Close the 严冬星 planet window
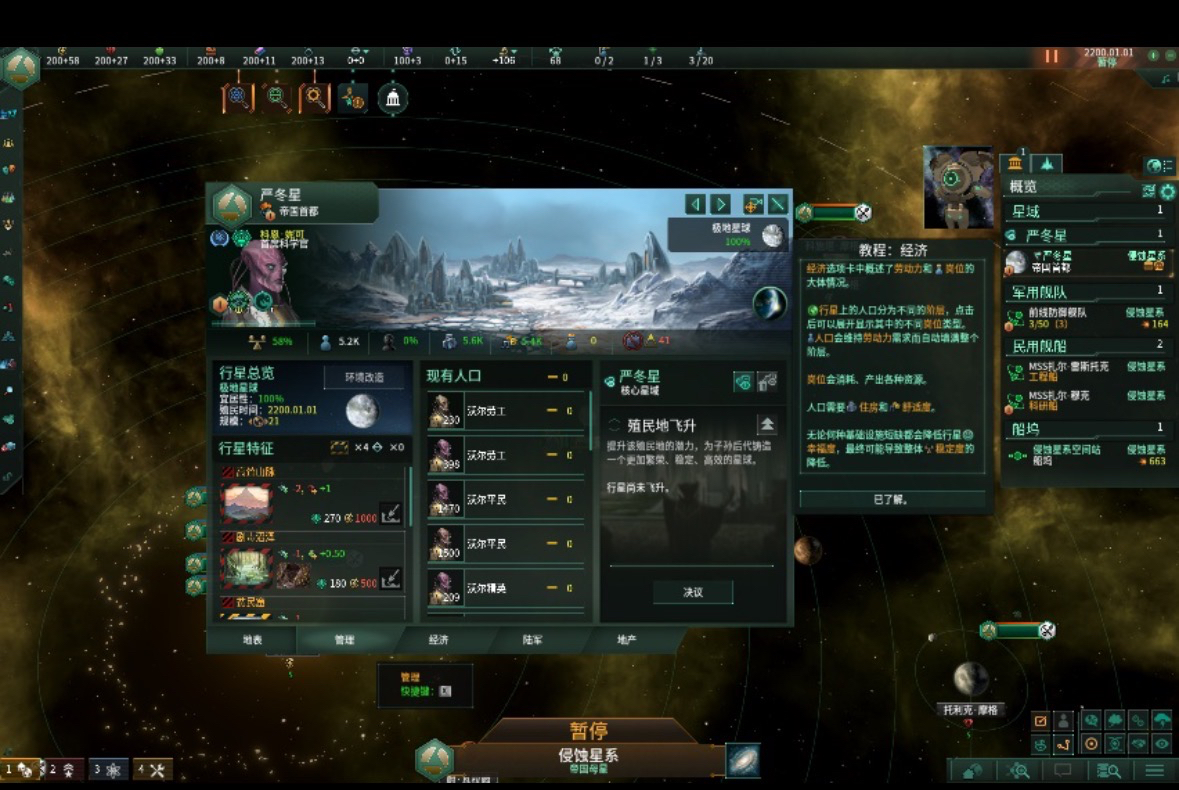 (778, 204)
